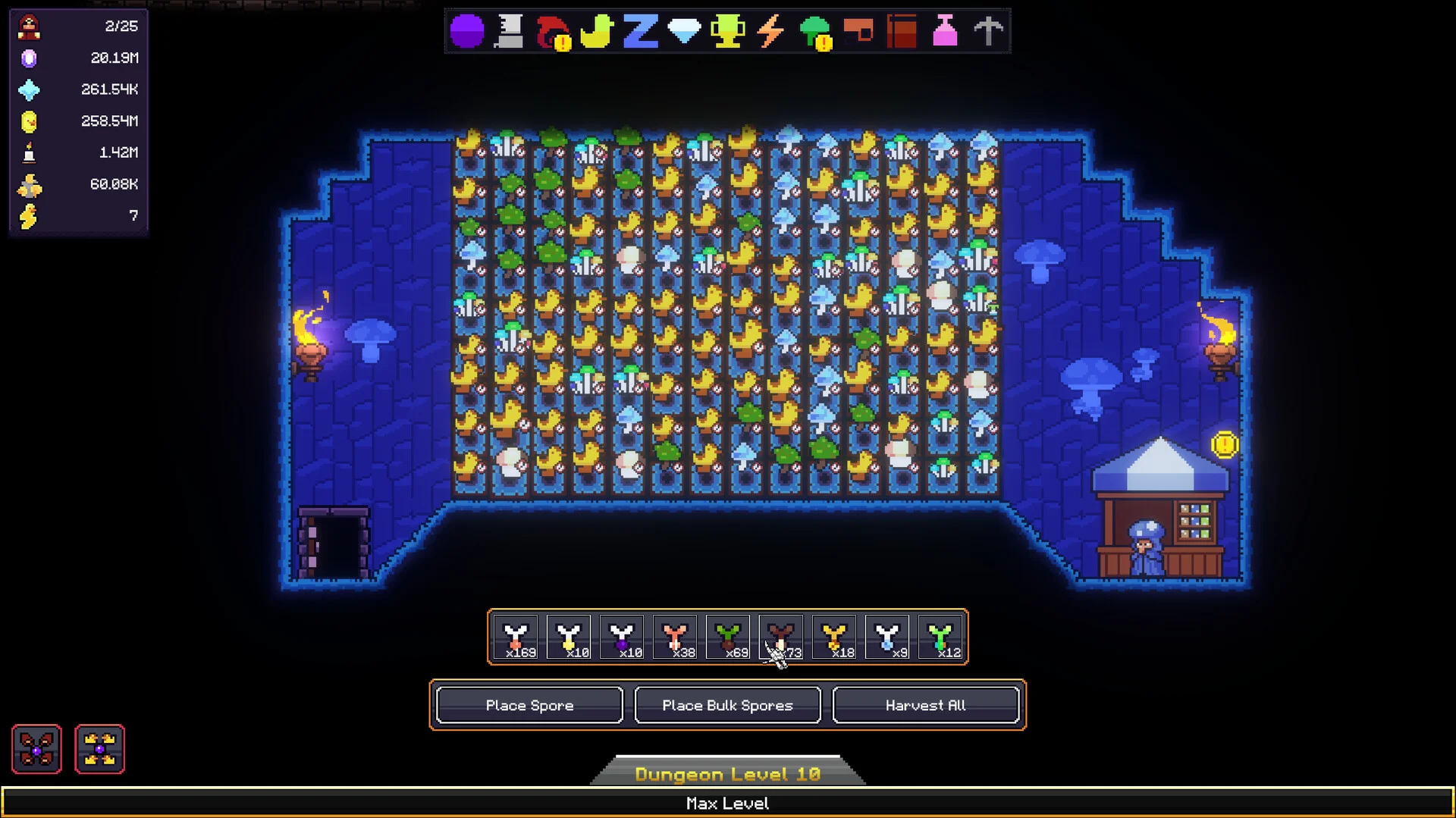Click the four gold crowns button
This screenshot has width=1456, height=818.
click(x=99, y=749)
